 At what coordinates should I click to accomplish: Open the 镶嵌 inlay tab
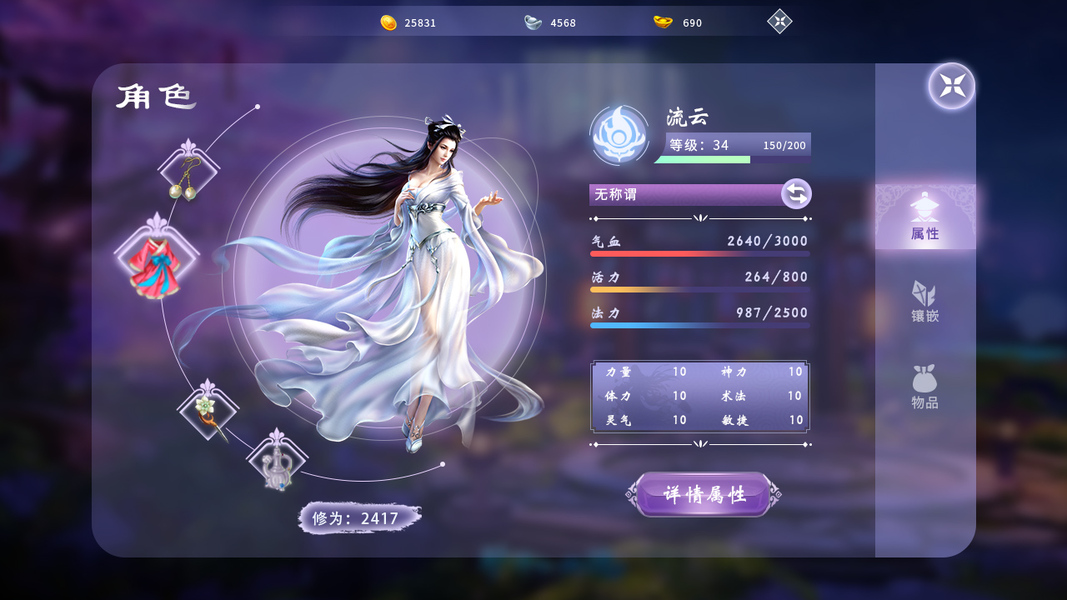tap(925, 301)
